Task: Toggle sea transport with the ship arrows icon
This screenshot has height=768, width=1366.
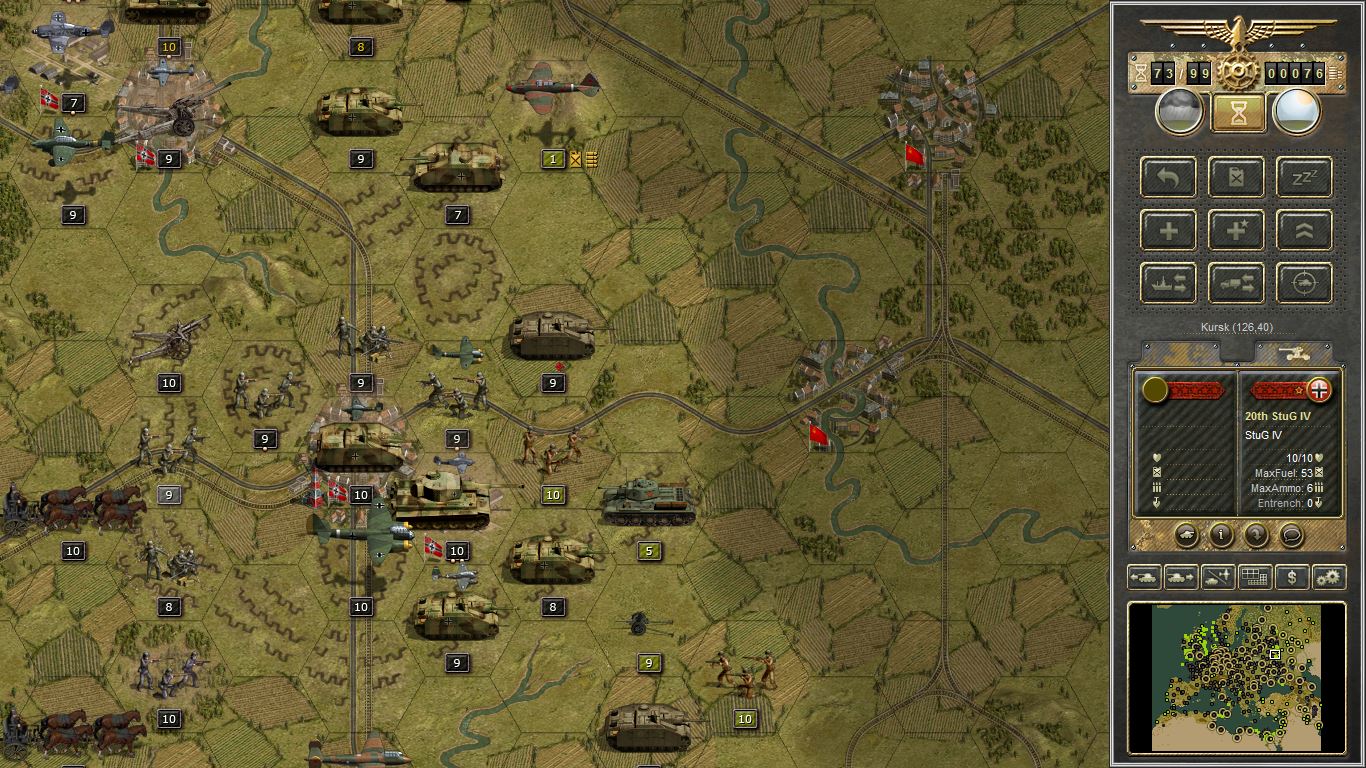Action: [x=1167, y=283]
